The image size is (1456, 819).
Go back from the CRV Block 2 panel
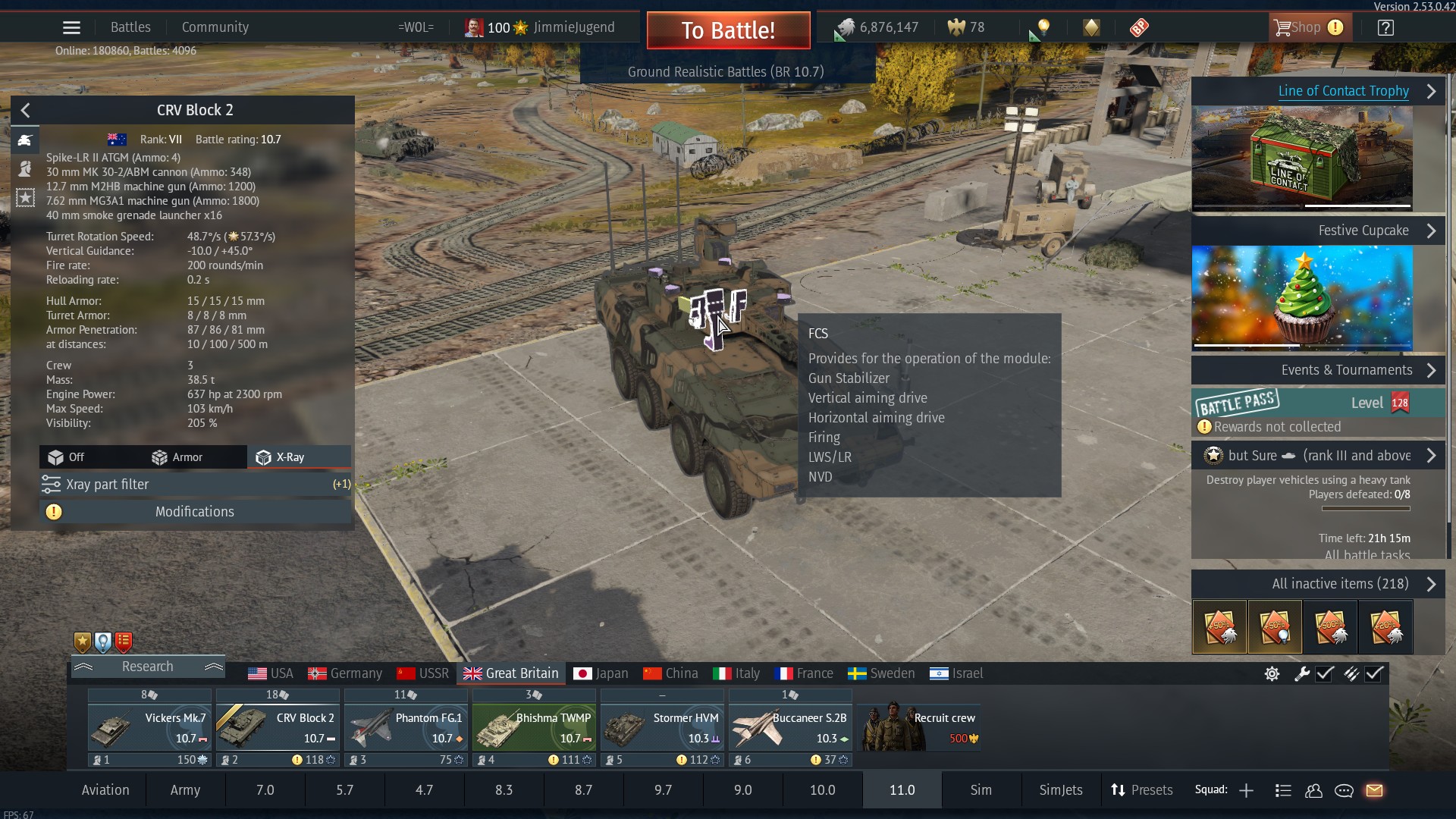26,111
